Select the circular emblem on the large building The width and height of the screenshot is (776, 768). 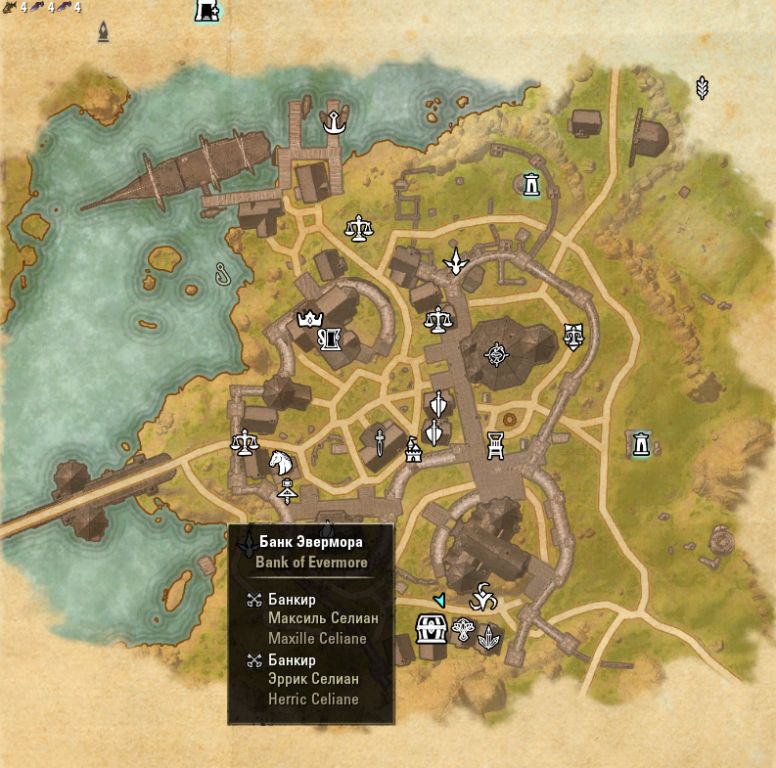click(x=496, y=353)
